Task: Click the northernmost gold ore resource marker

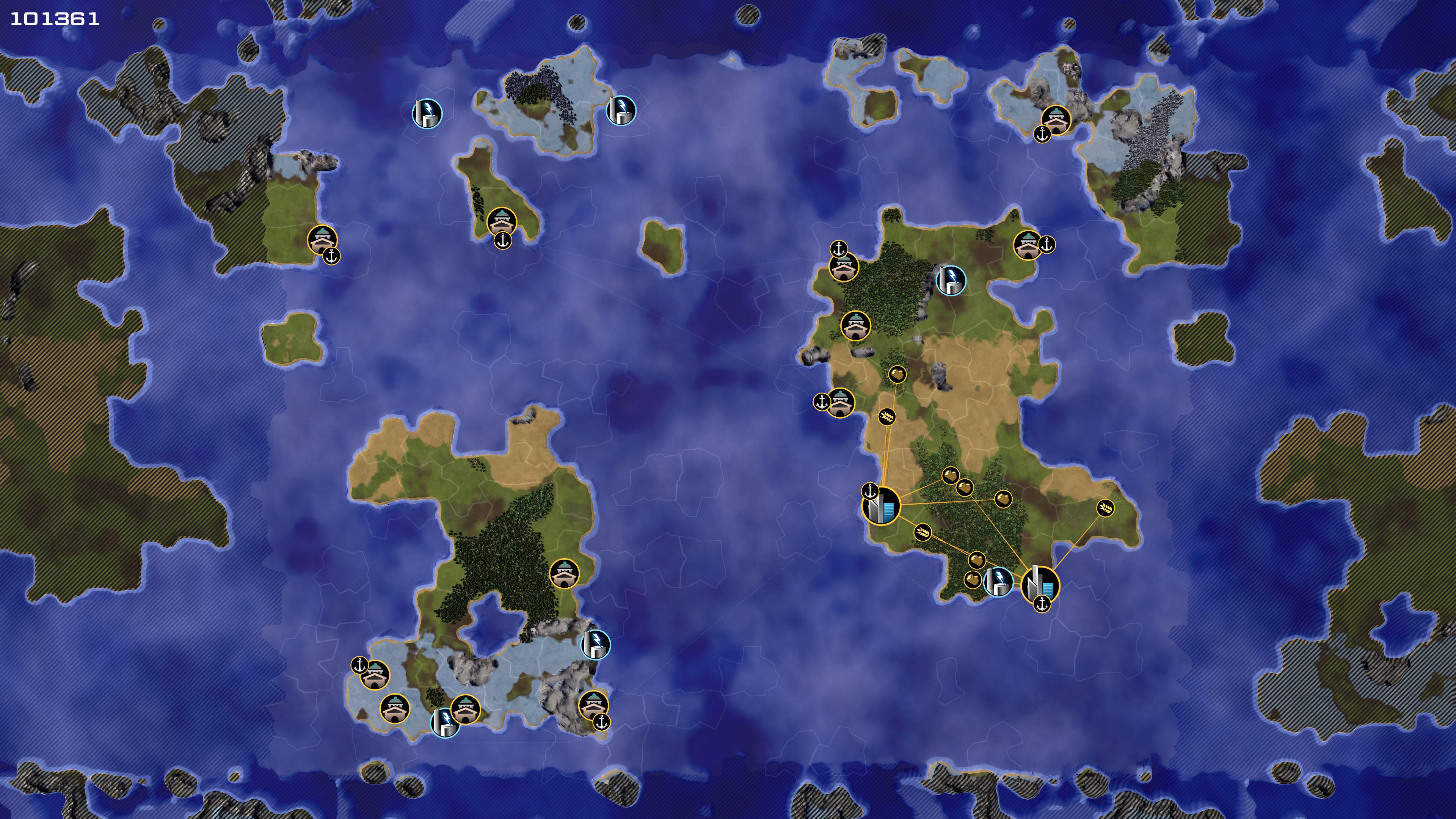Action: pyautogui.click(x=897, y=373)
